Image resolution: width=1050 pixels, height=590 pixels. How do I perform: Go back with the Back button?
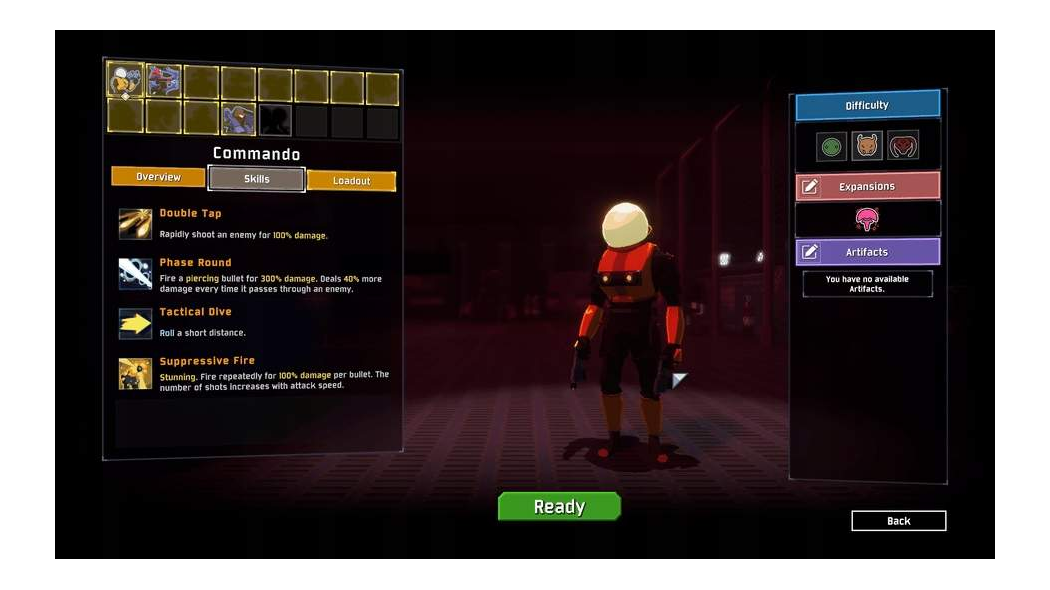[x=898, y=521]
